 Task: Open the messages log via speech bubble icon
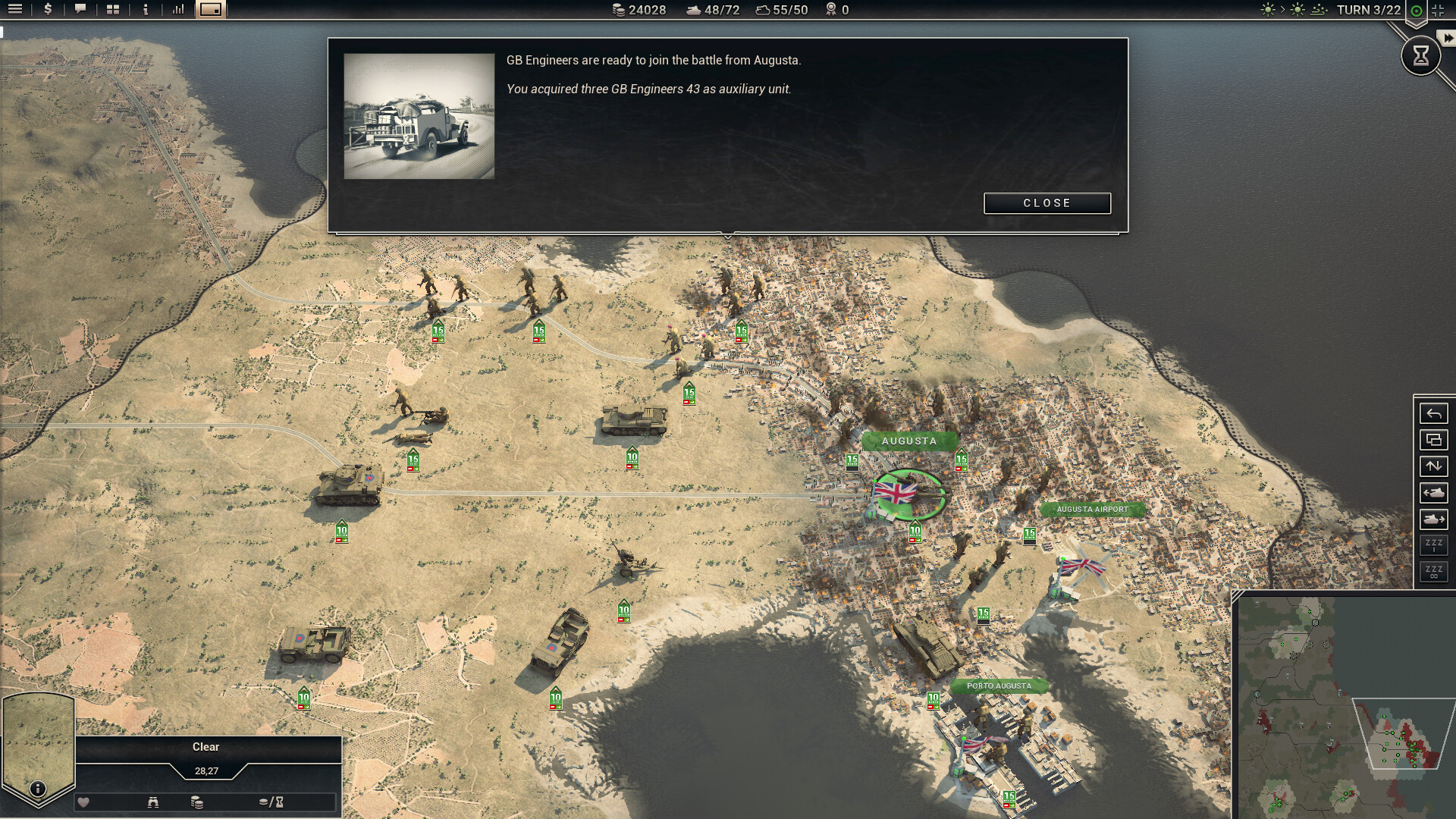coord(80,10)
